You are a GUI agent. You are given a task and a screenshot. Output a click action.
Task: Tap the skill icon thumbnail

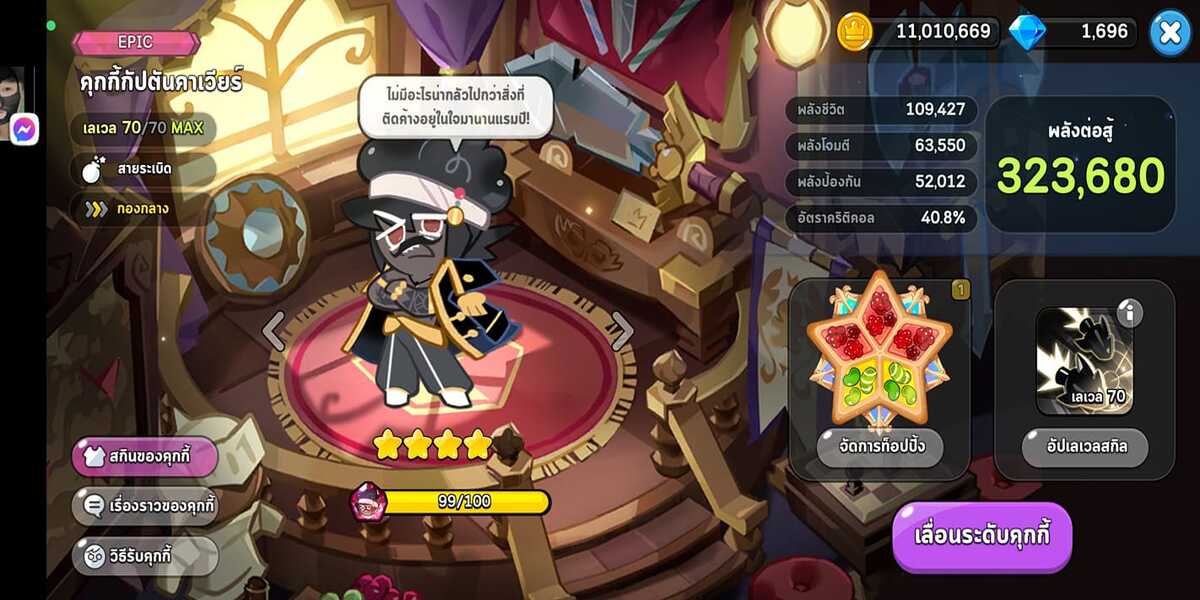1083,360
